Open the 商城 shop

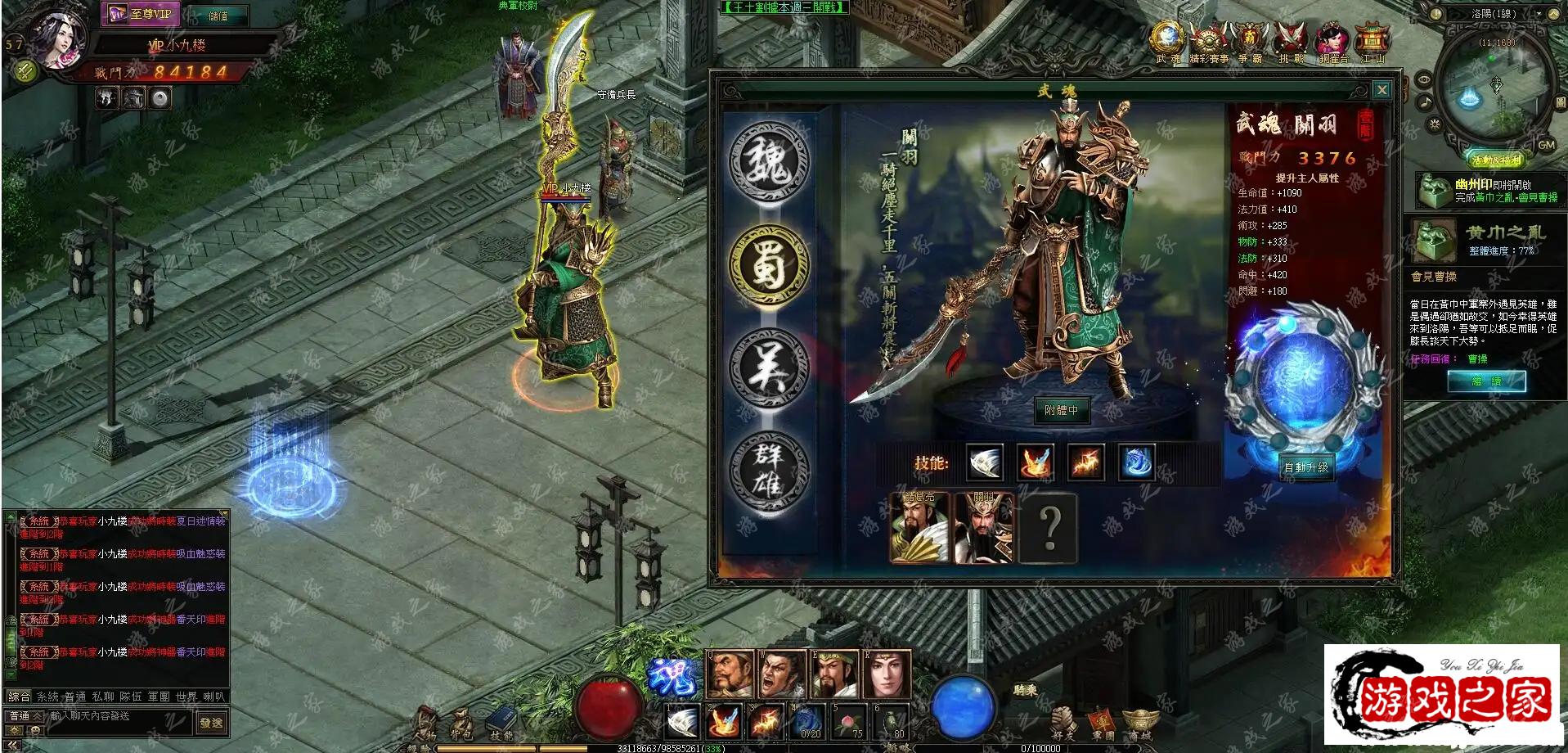pos(1139,724)
